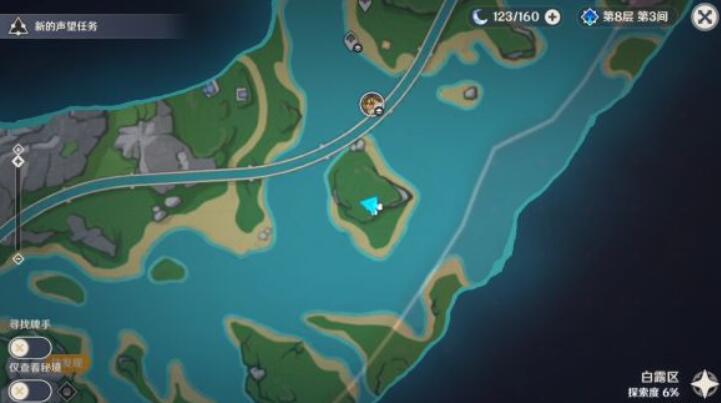Add Original Resin with the plus button
721x403 pixels.
(x=552, y=17)
